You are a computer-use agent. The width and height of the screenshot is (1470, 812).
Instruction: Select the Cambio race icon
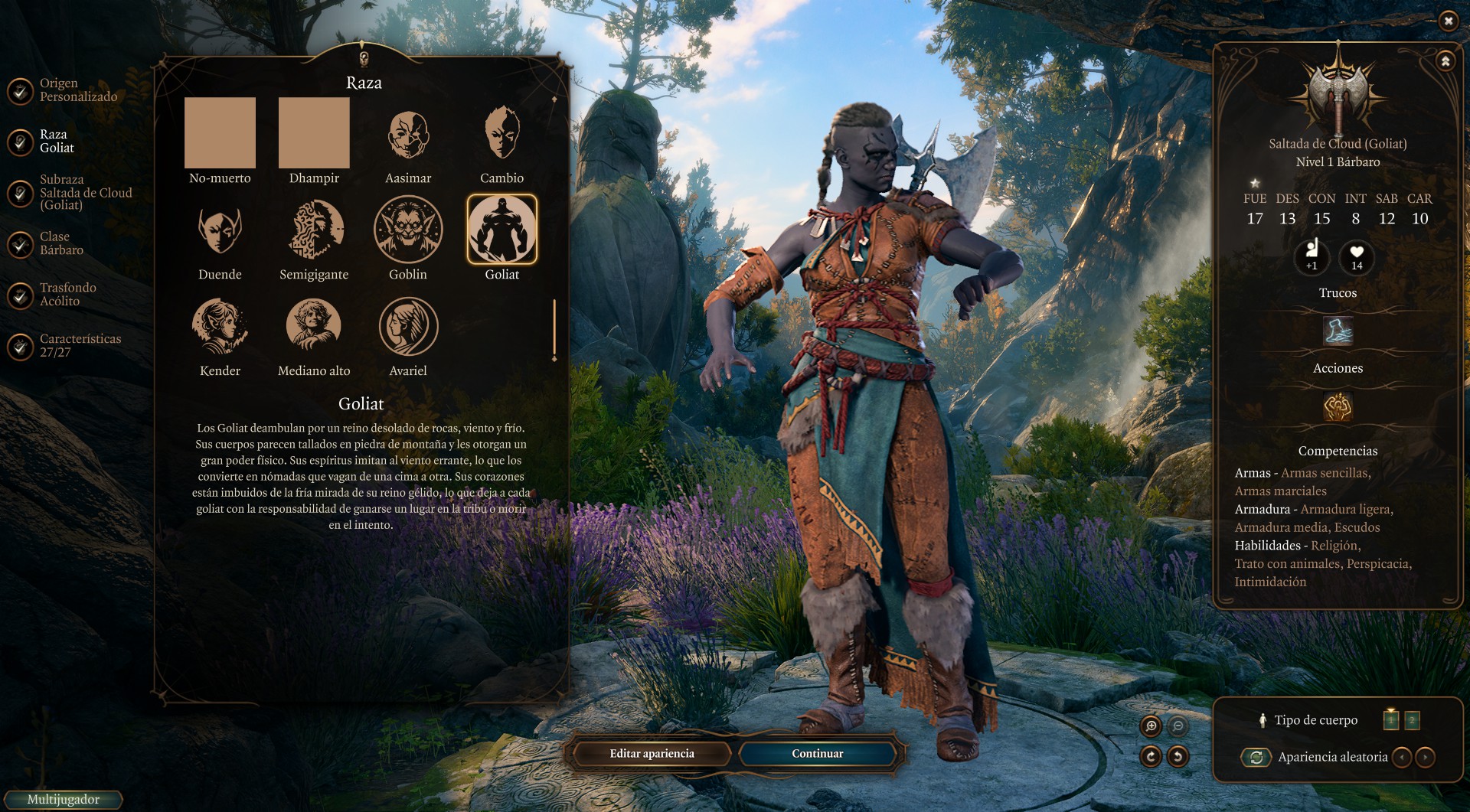point(502,135)
